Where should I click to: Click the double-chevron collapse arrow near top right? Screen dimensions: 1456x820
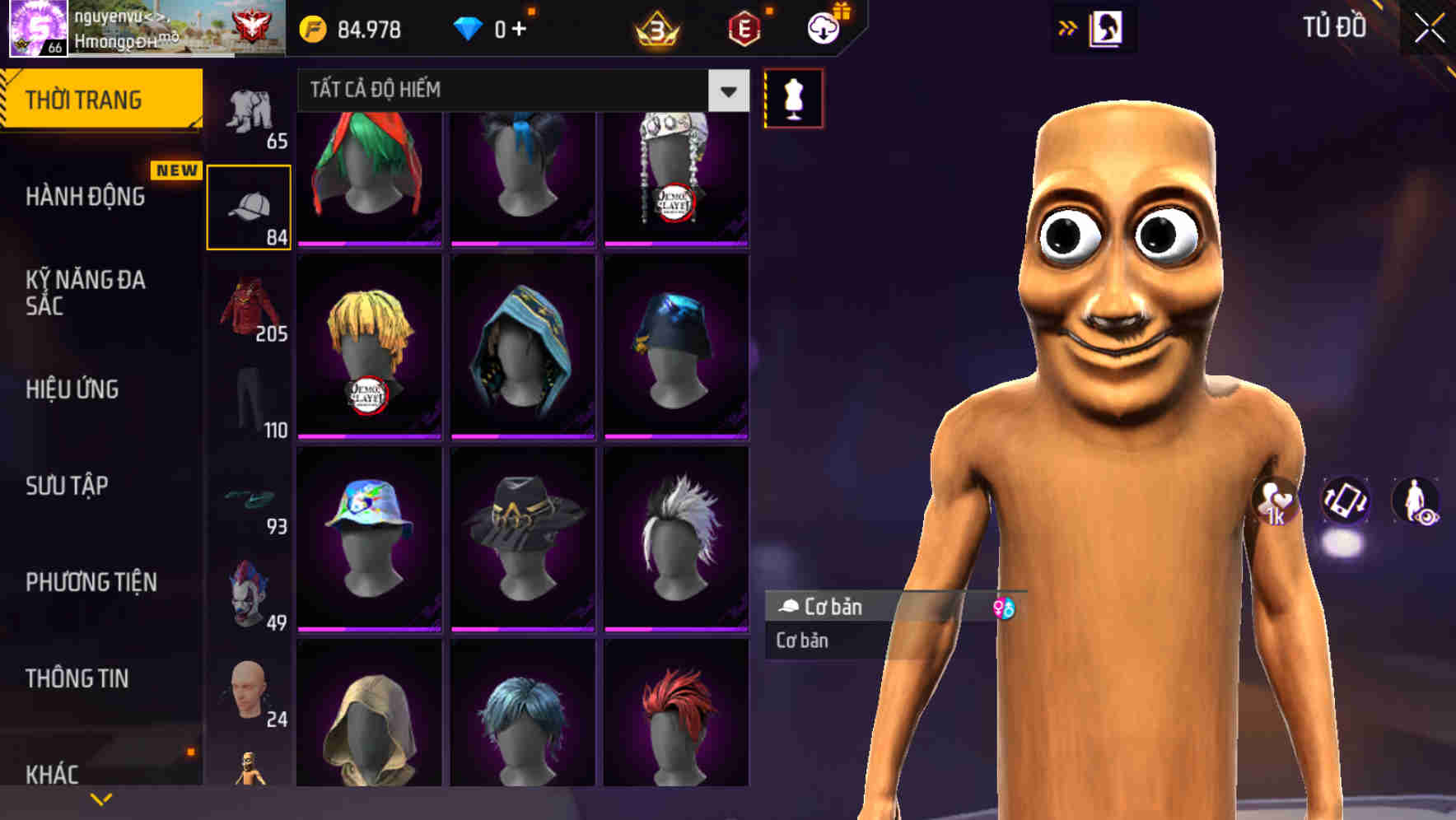coord(1068,26)
